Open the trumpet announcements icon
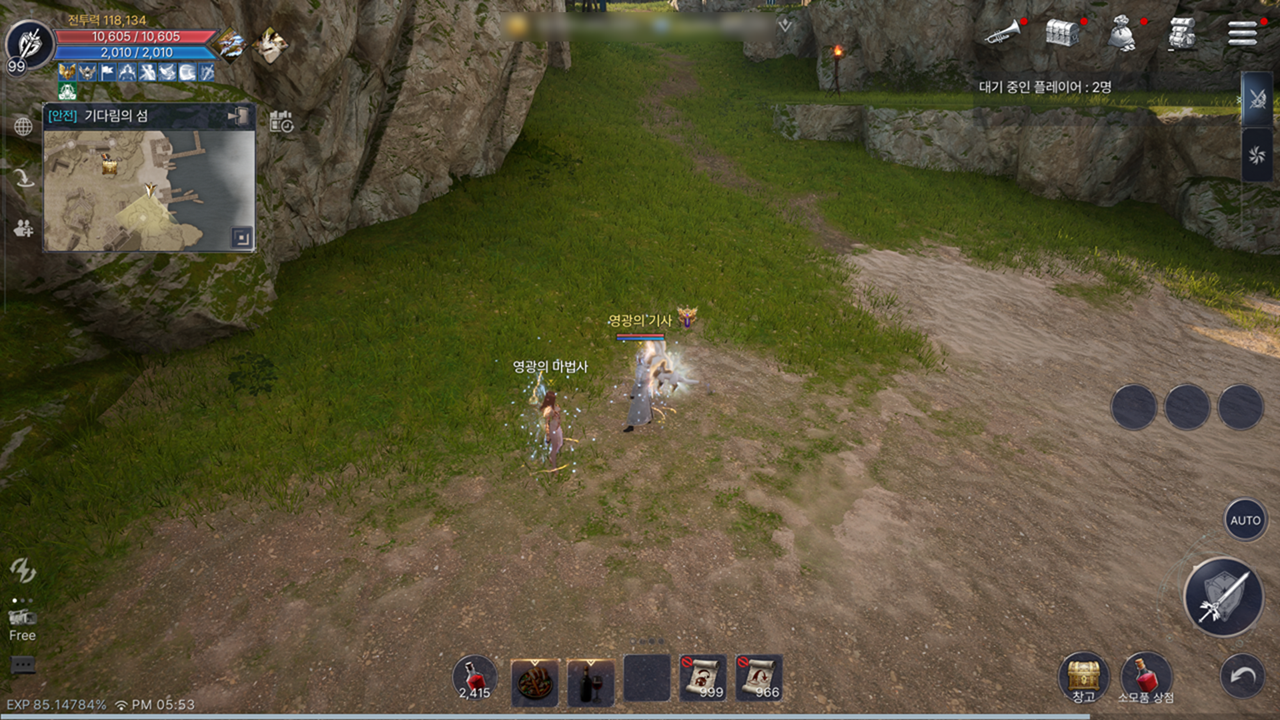The height and width of the screenshot is (720, 1280). tap(1001, 34)
